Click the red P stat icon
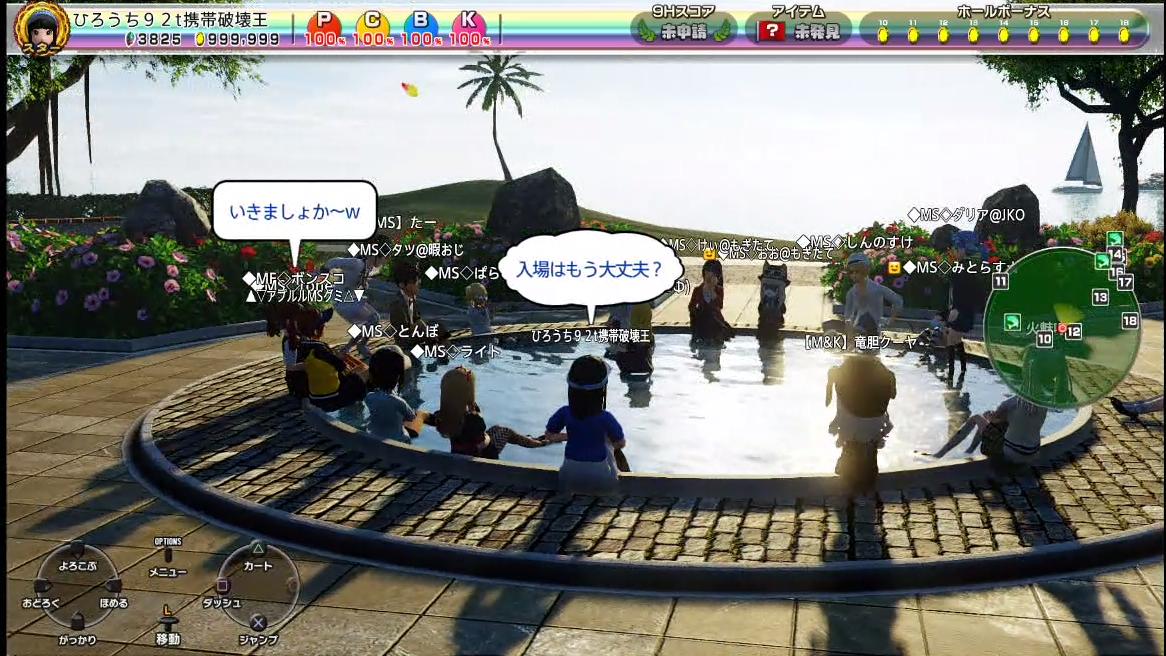The width and height of the screenshot is (1166, 656). pos(323,24)
